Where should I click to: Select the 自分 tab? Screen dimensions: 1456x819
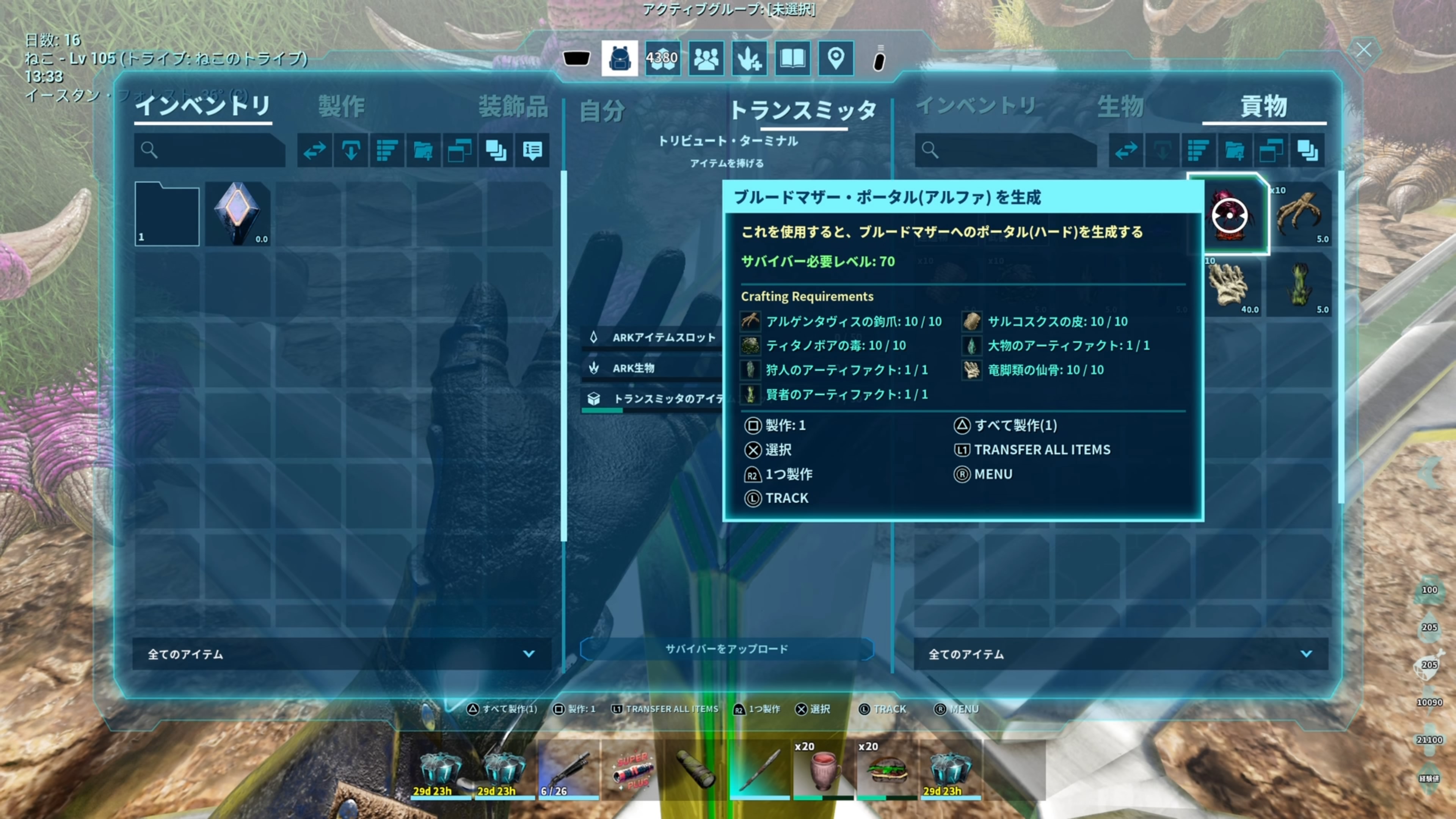click(602, 110)
